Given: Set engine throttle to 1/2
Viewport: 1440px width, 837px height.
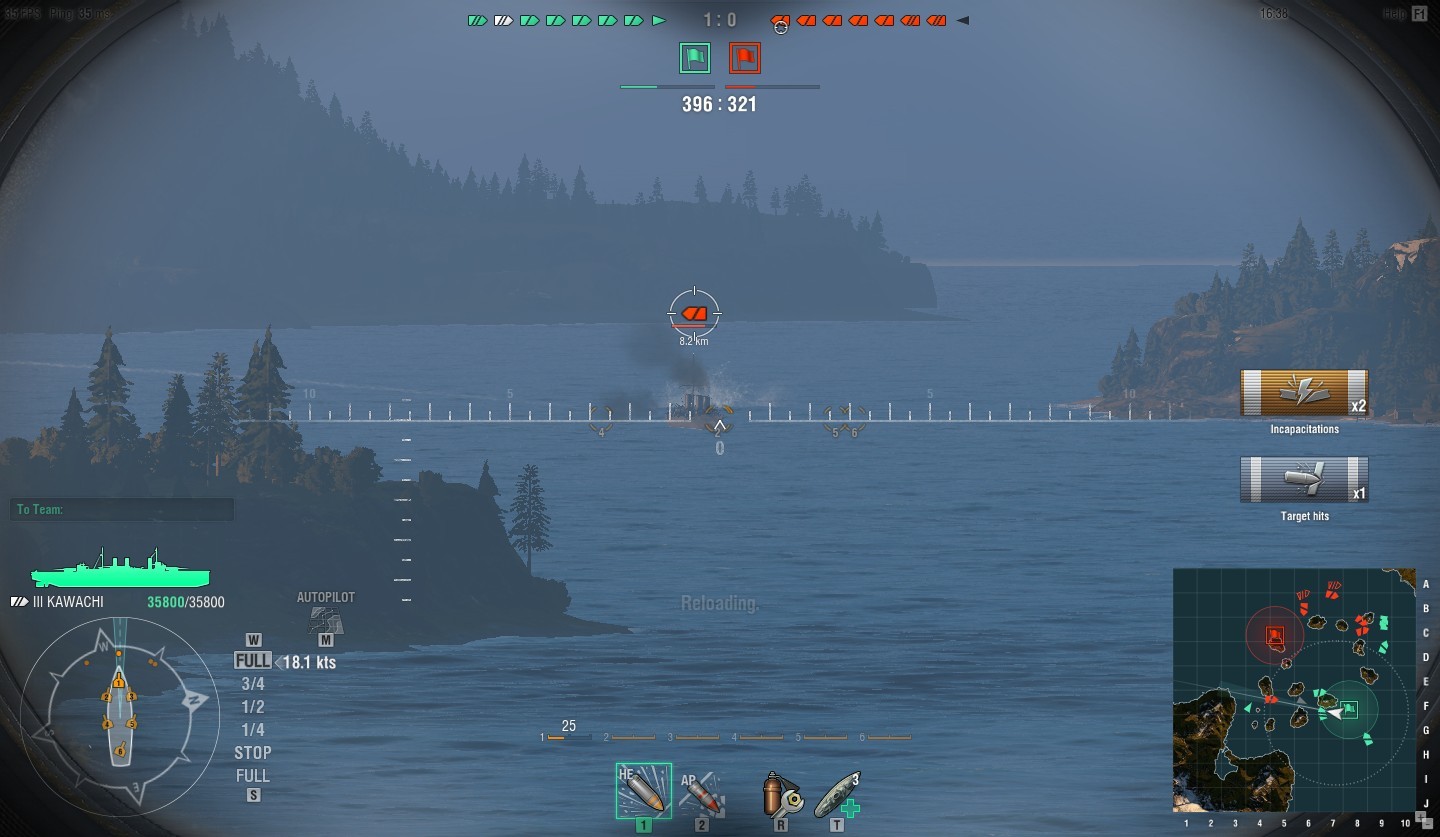Looking at the screenshot, I should [x=253, y=707].
